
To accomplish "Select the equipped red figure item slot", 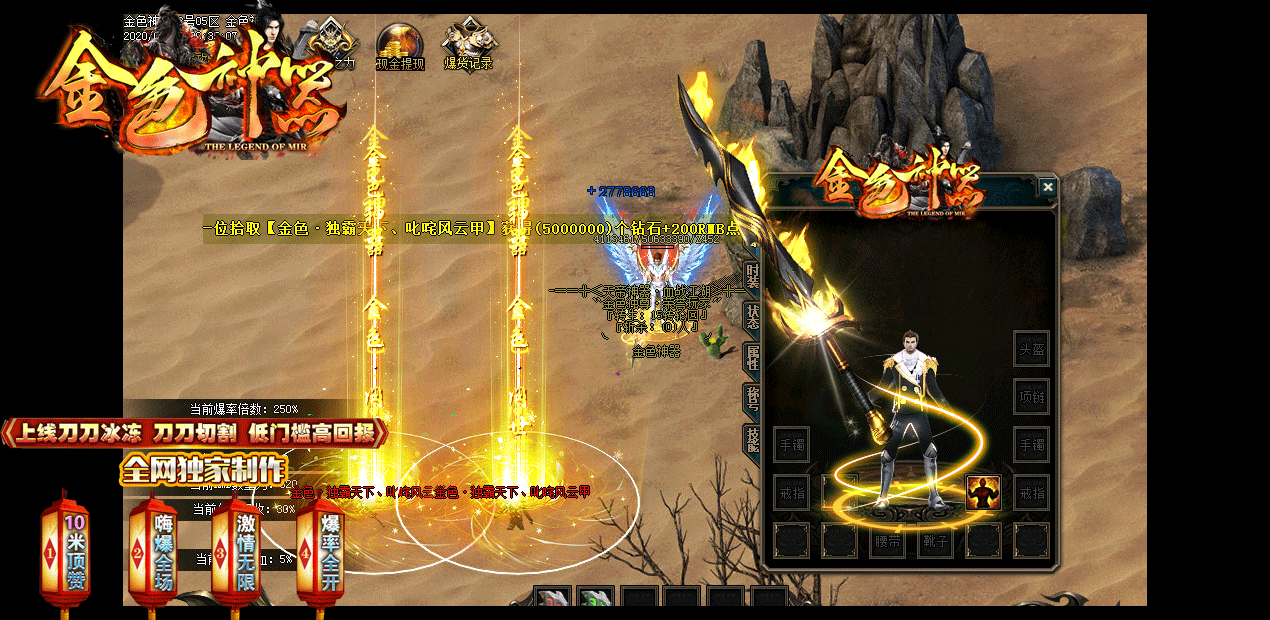I will [x=983, y=493].
